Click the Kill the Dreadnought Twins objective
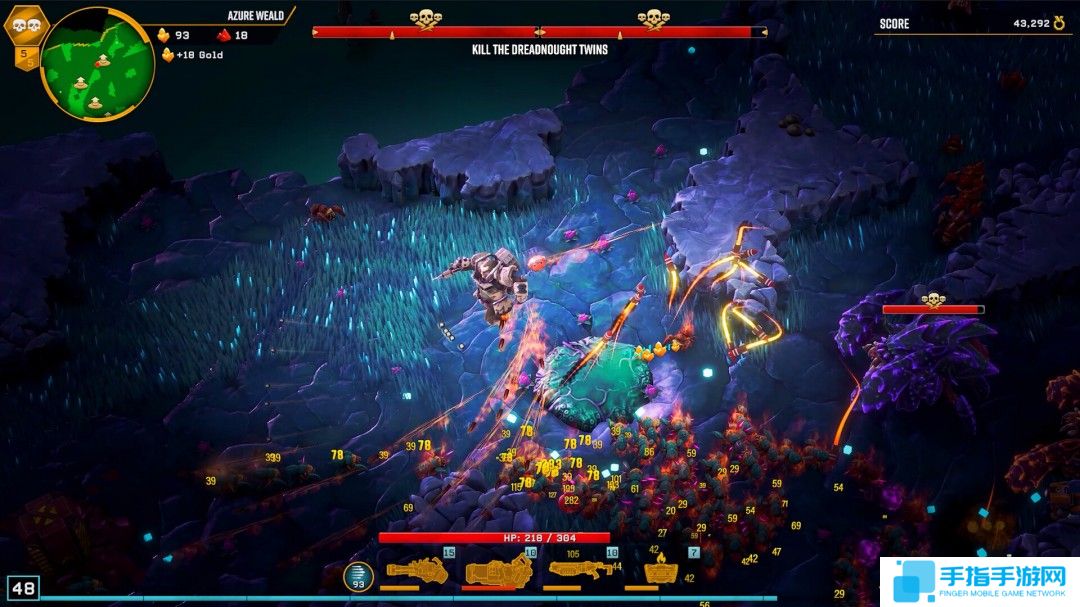Image resolution: width=1080 pixels, height=607 pixels. [x=540, y=49]
